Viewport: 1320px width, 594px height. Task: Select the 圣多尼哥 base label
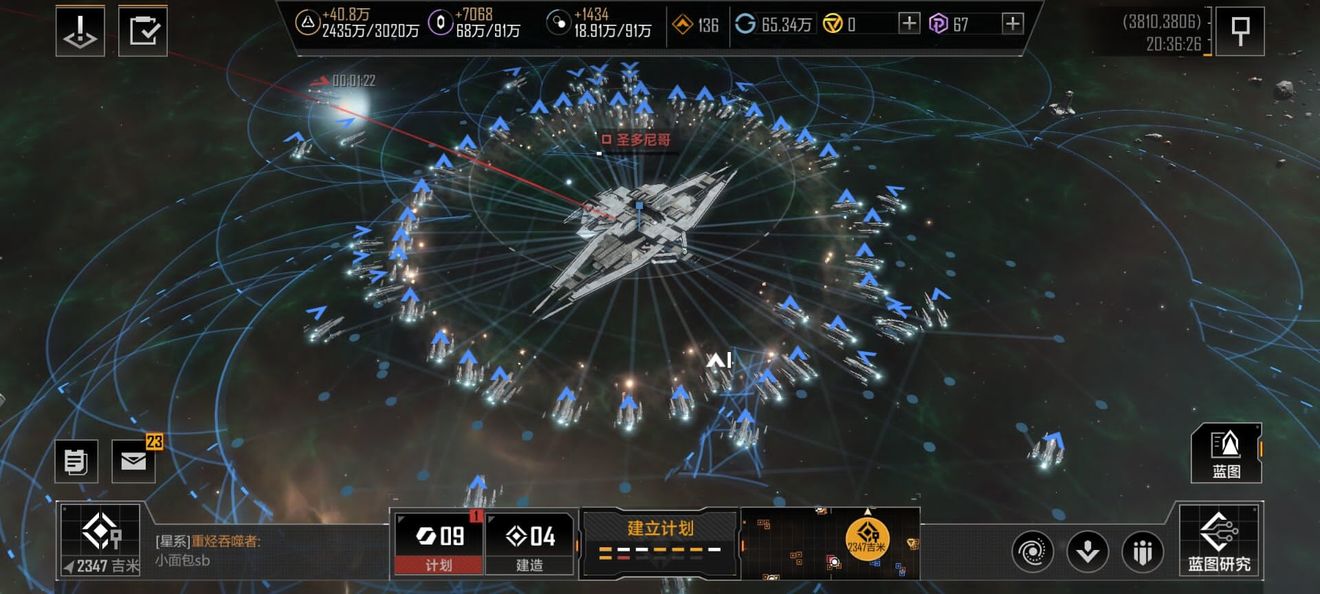[635, 139]
